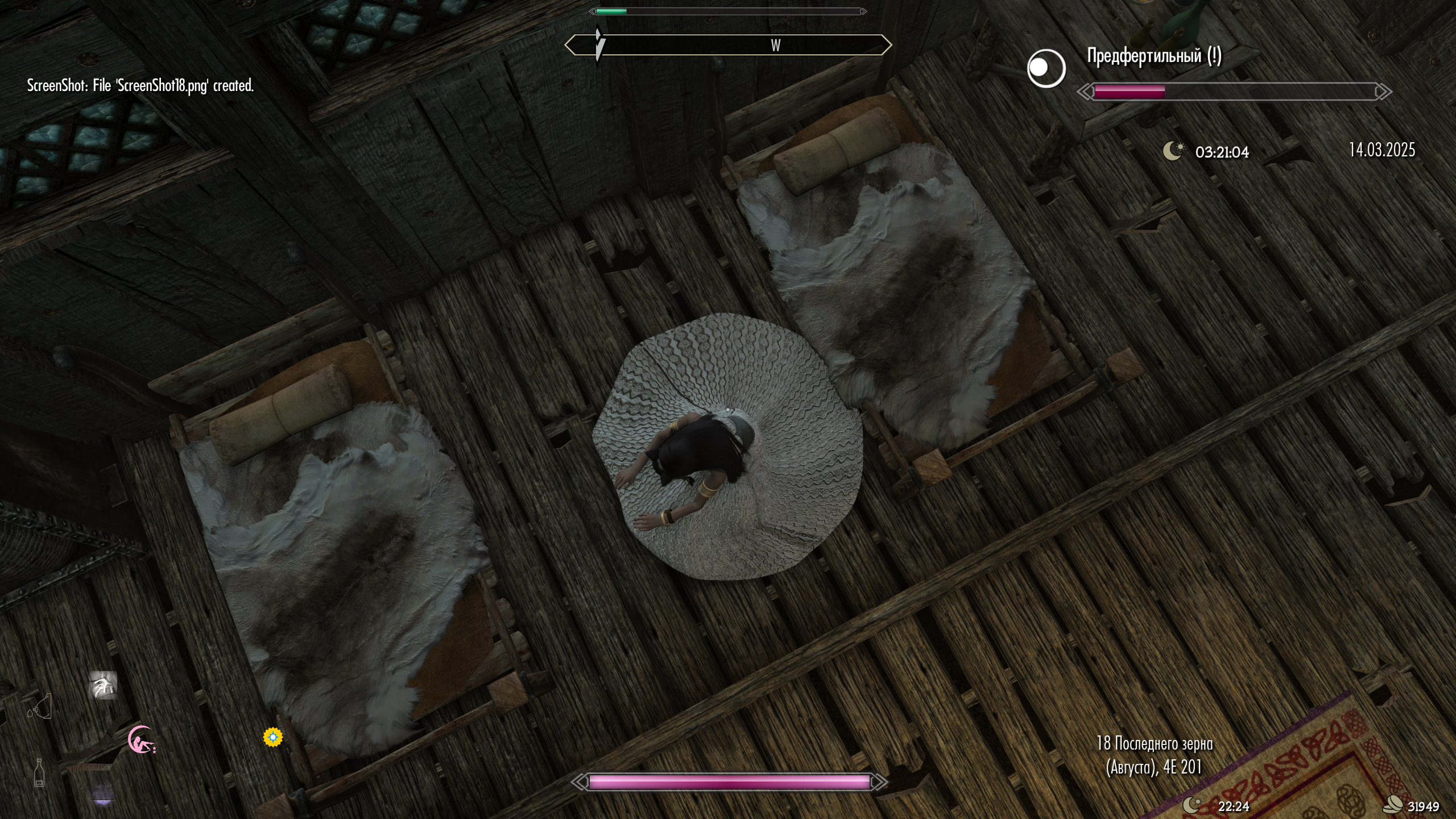Click the grey square hand status icon
1456x819 pixels.
103,685
